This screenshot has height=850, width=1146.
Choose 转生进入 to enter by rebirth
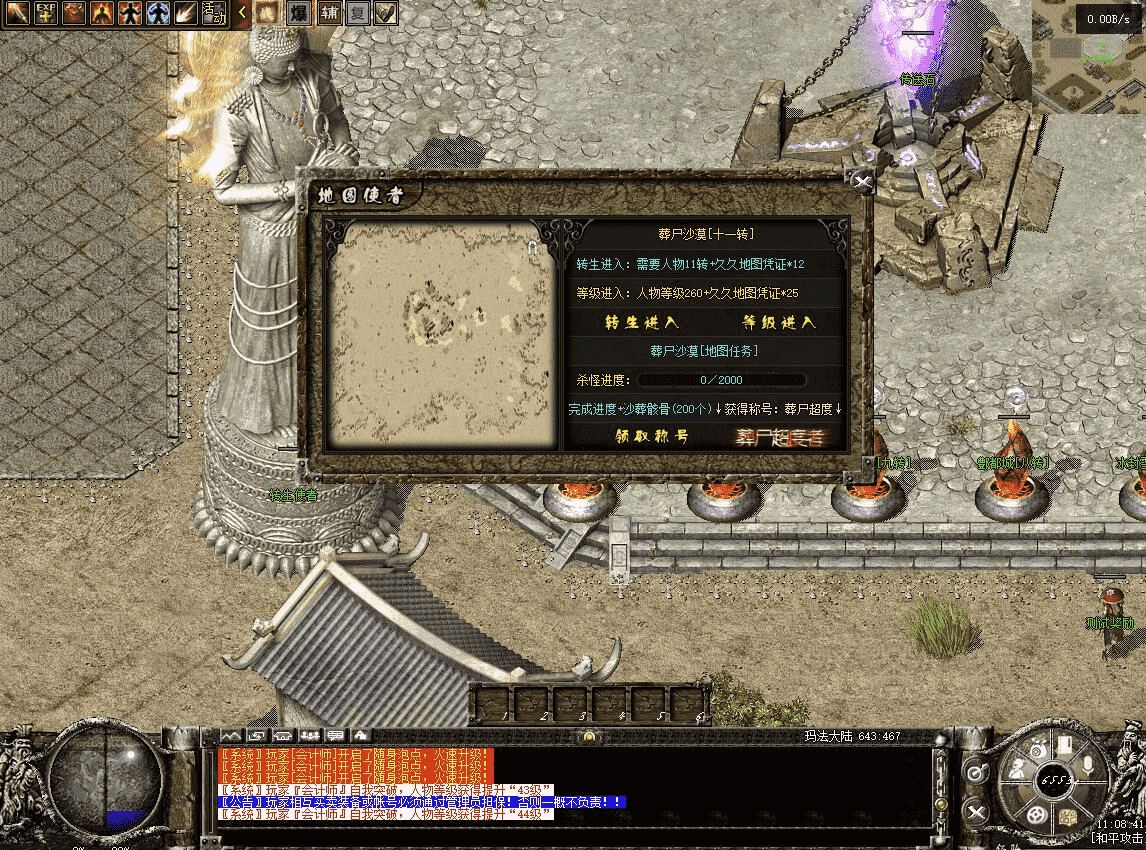641,322
